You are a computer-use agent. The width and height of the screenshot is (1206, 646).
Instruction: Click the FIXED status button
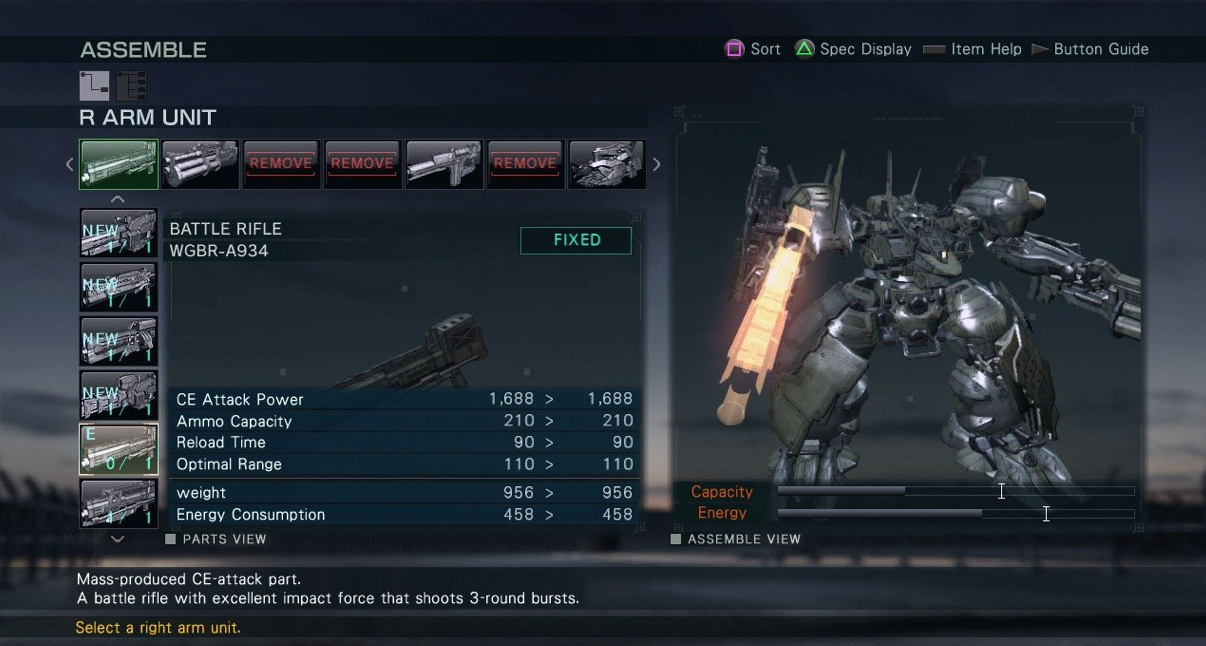point(576,240)
